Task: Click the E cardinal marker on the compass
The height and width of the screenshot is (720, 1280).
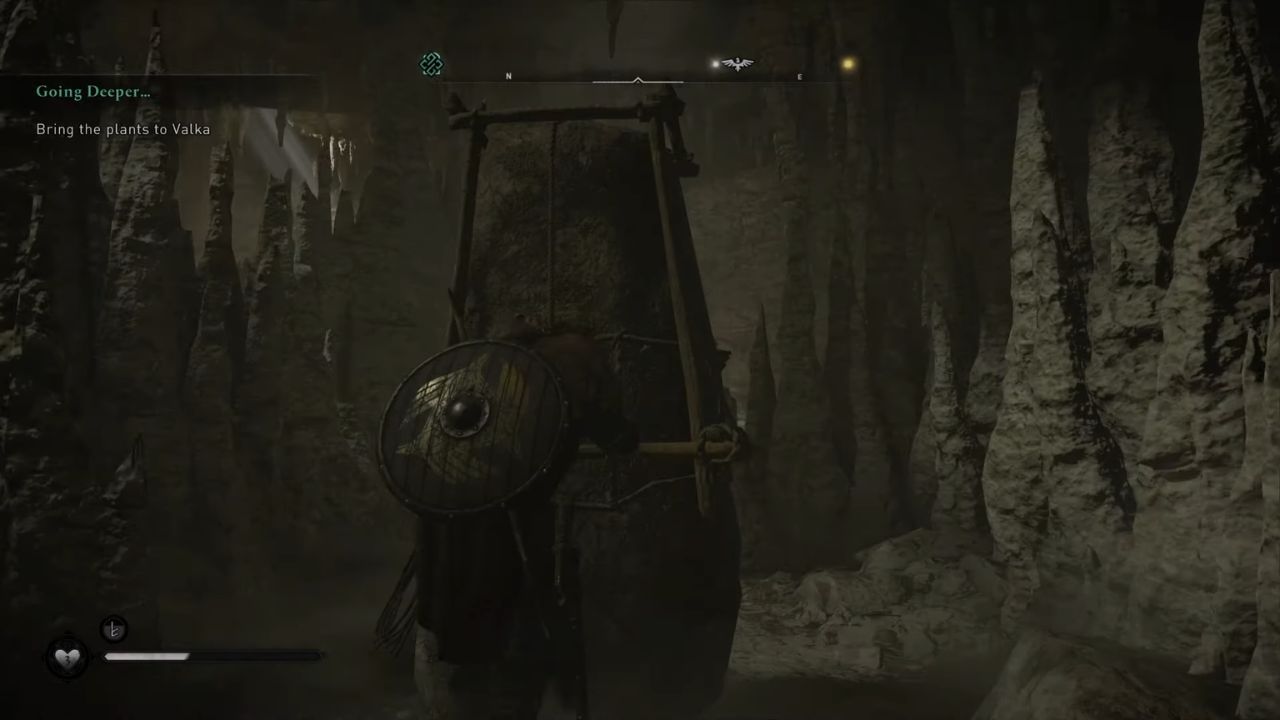Action: [799, 77]
